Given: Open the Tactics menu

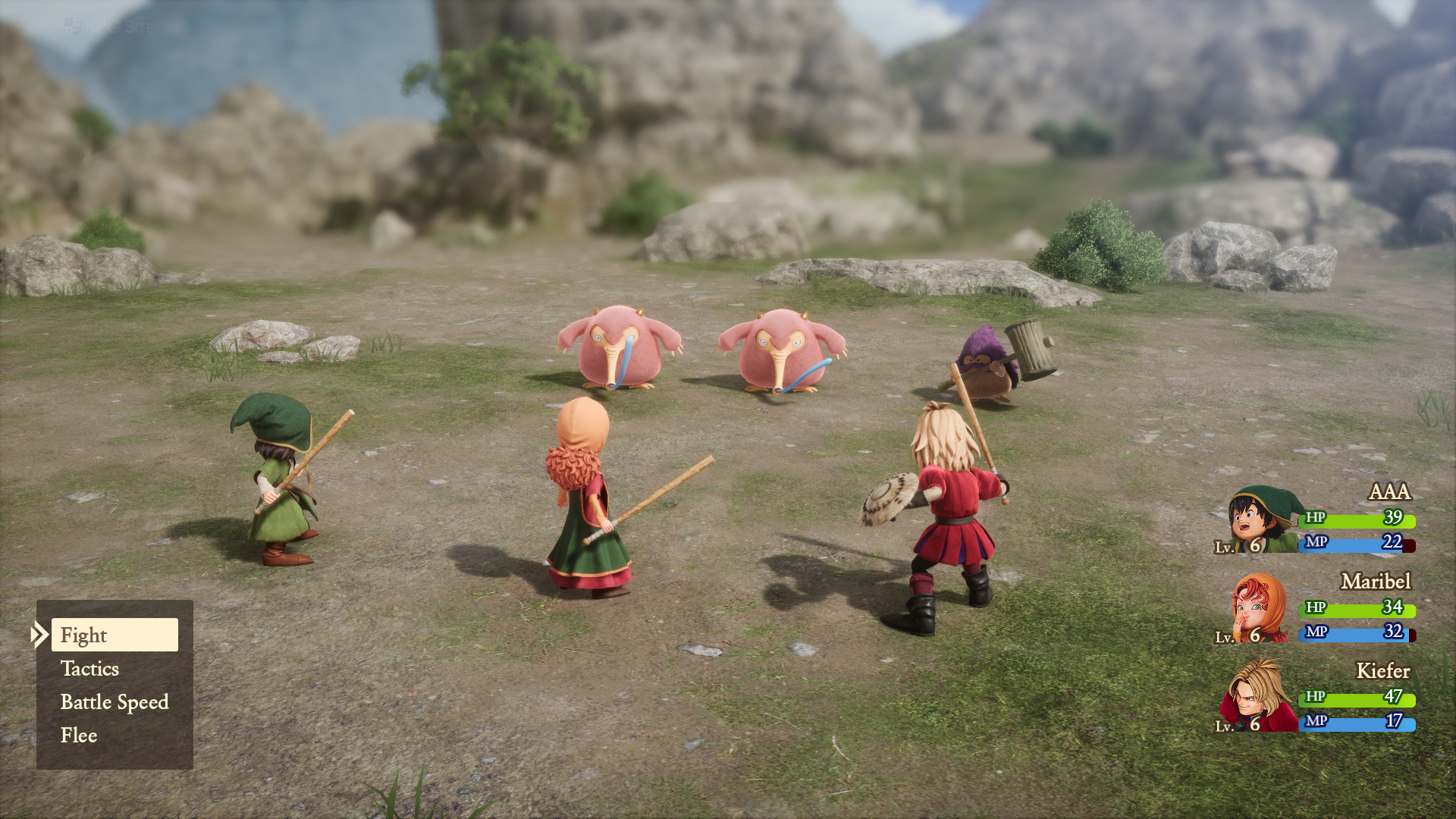Looking at the screenshot, I should pos(90,669).
